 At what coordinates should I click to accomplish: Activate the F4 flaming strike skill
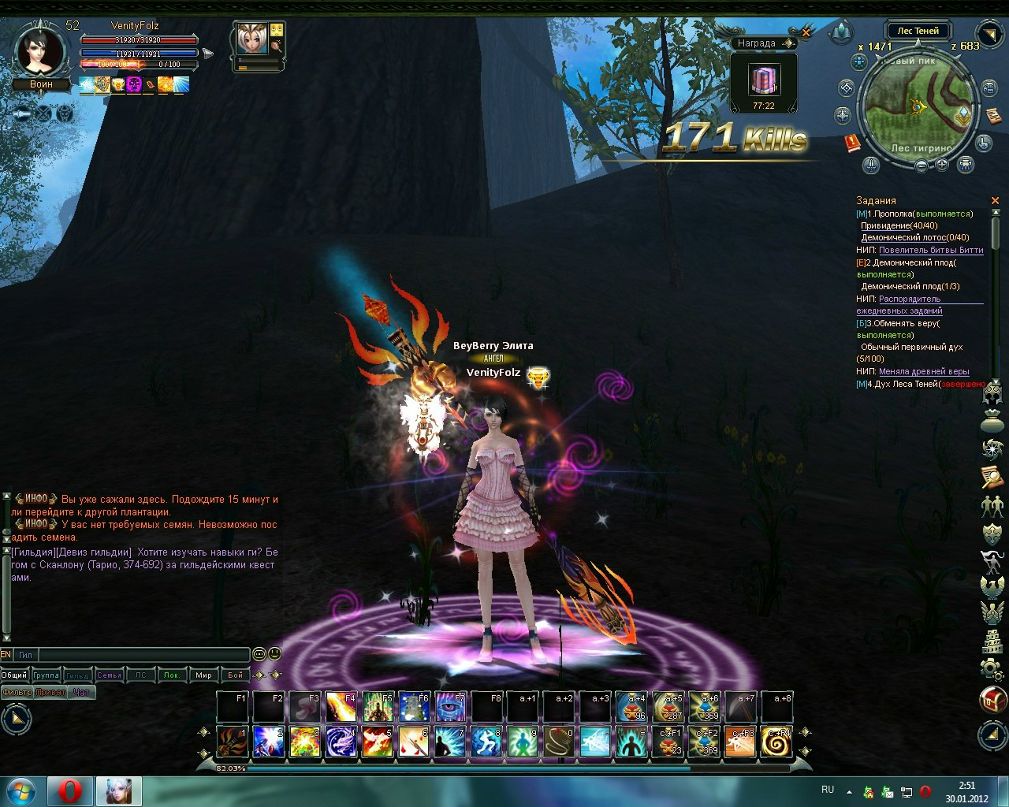pyautogui.click(x=342, y=707)
